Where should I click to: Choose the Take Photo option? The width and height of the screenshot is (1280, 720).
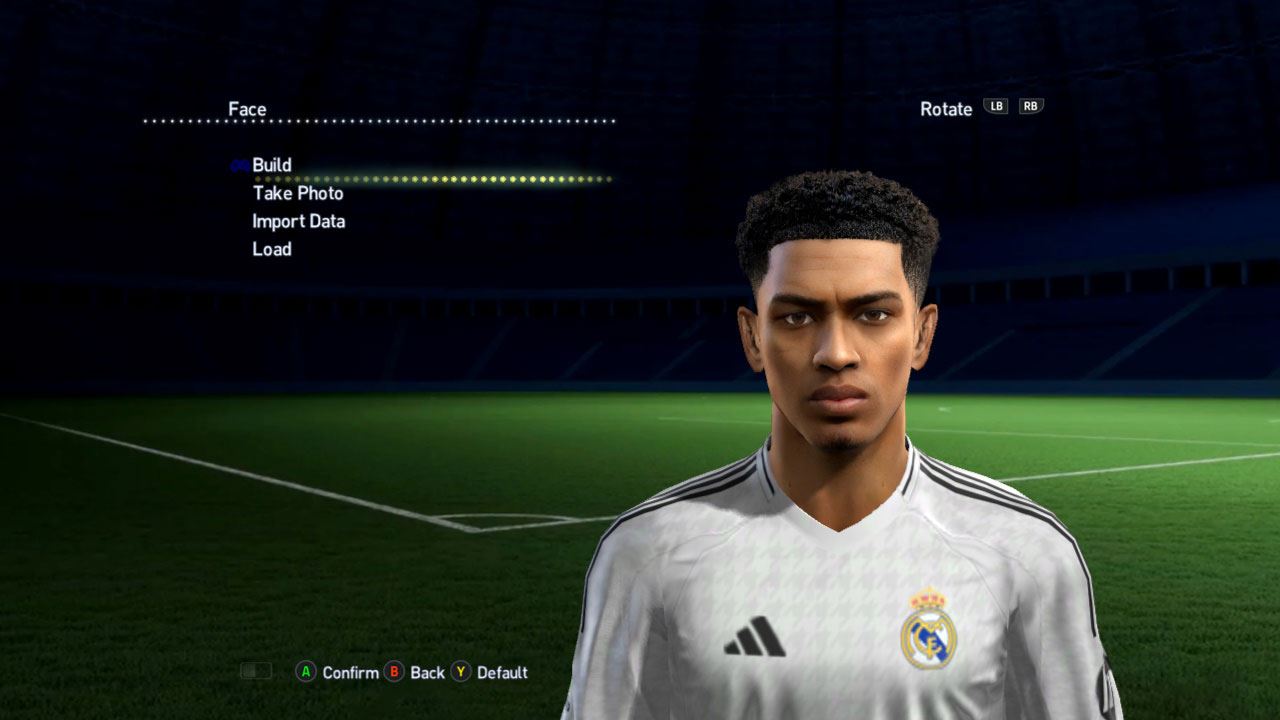click(298, 193)
